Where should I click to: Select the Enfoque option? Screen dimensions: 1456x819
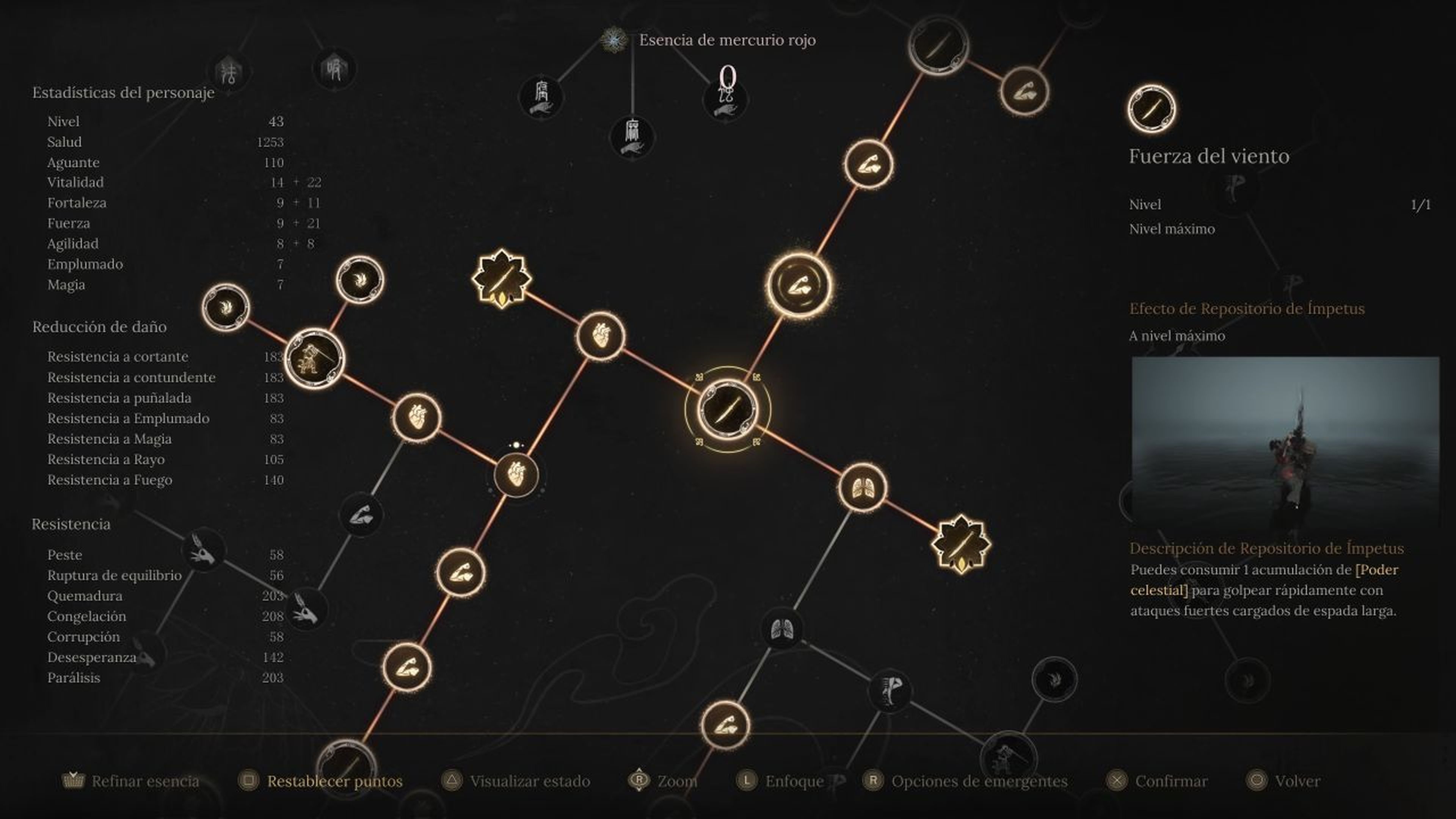[794, 782]
